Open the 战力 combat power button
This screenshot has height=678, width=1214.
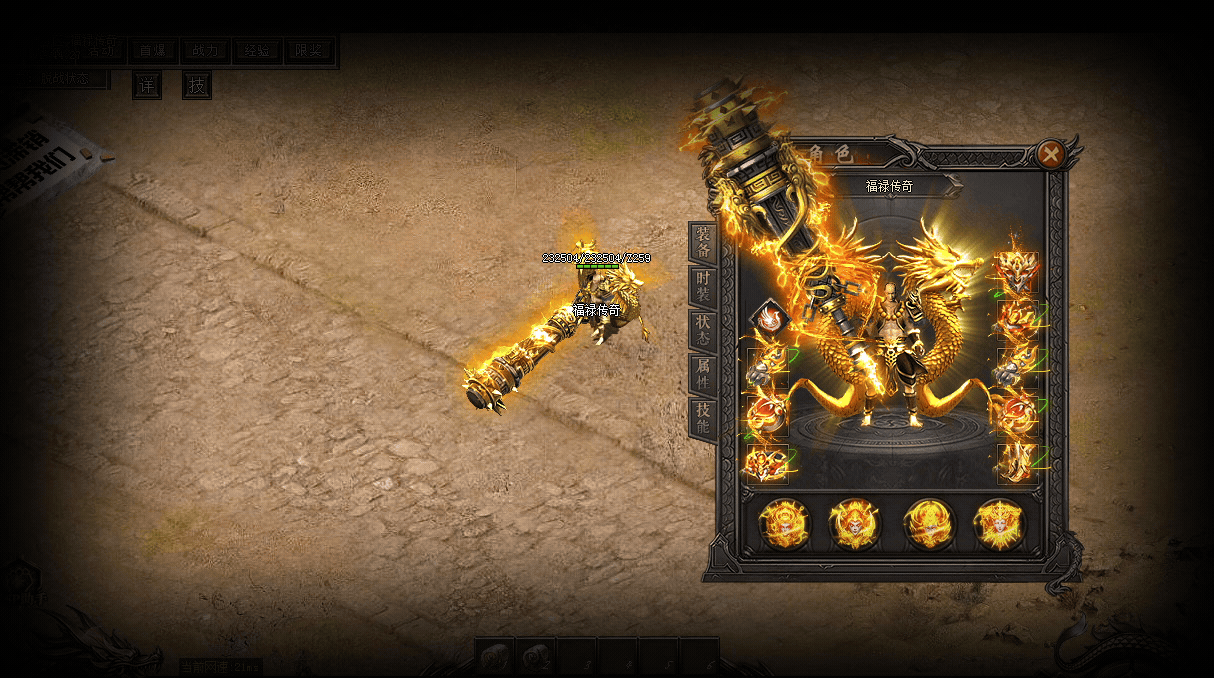click(x=205, y=51)
